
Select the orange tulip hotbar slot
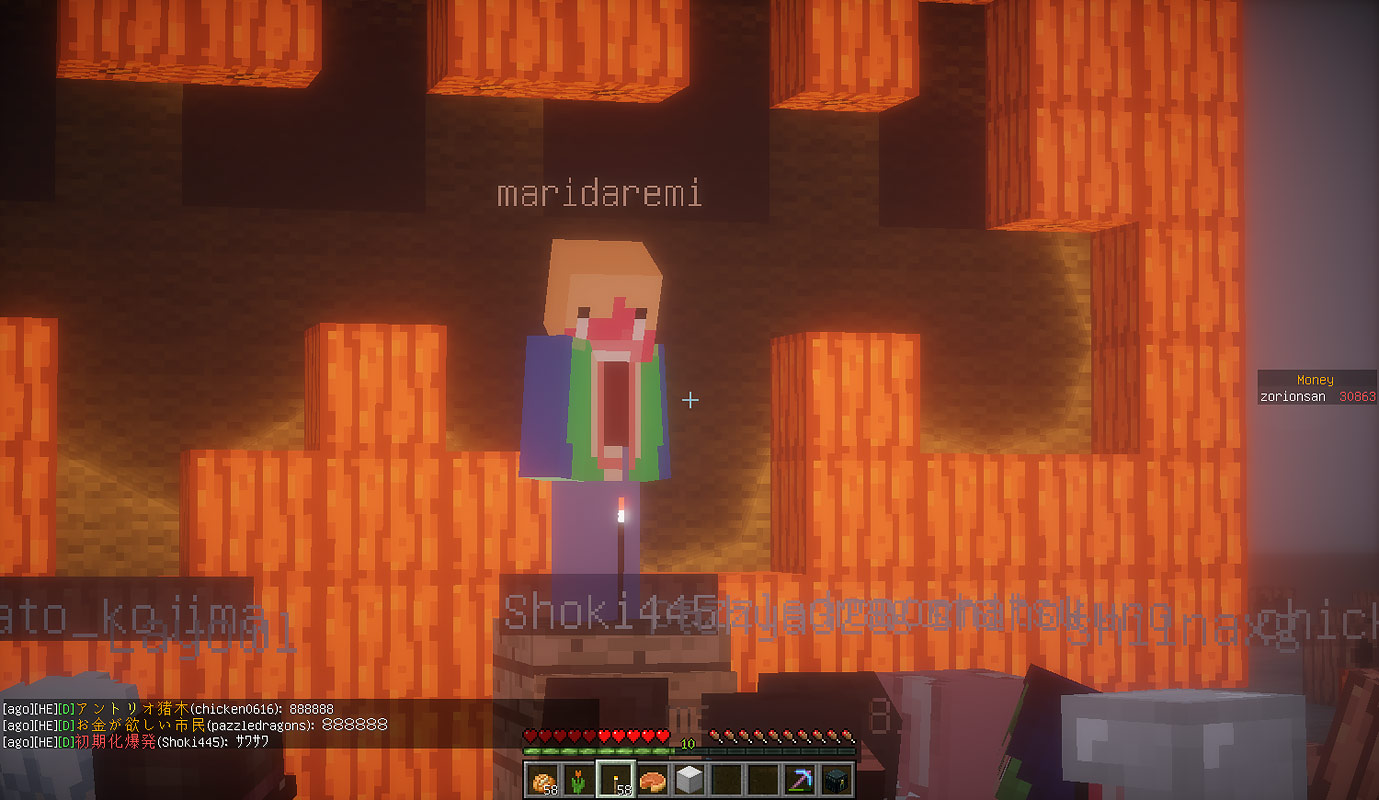coord(579,779)
